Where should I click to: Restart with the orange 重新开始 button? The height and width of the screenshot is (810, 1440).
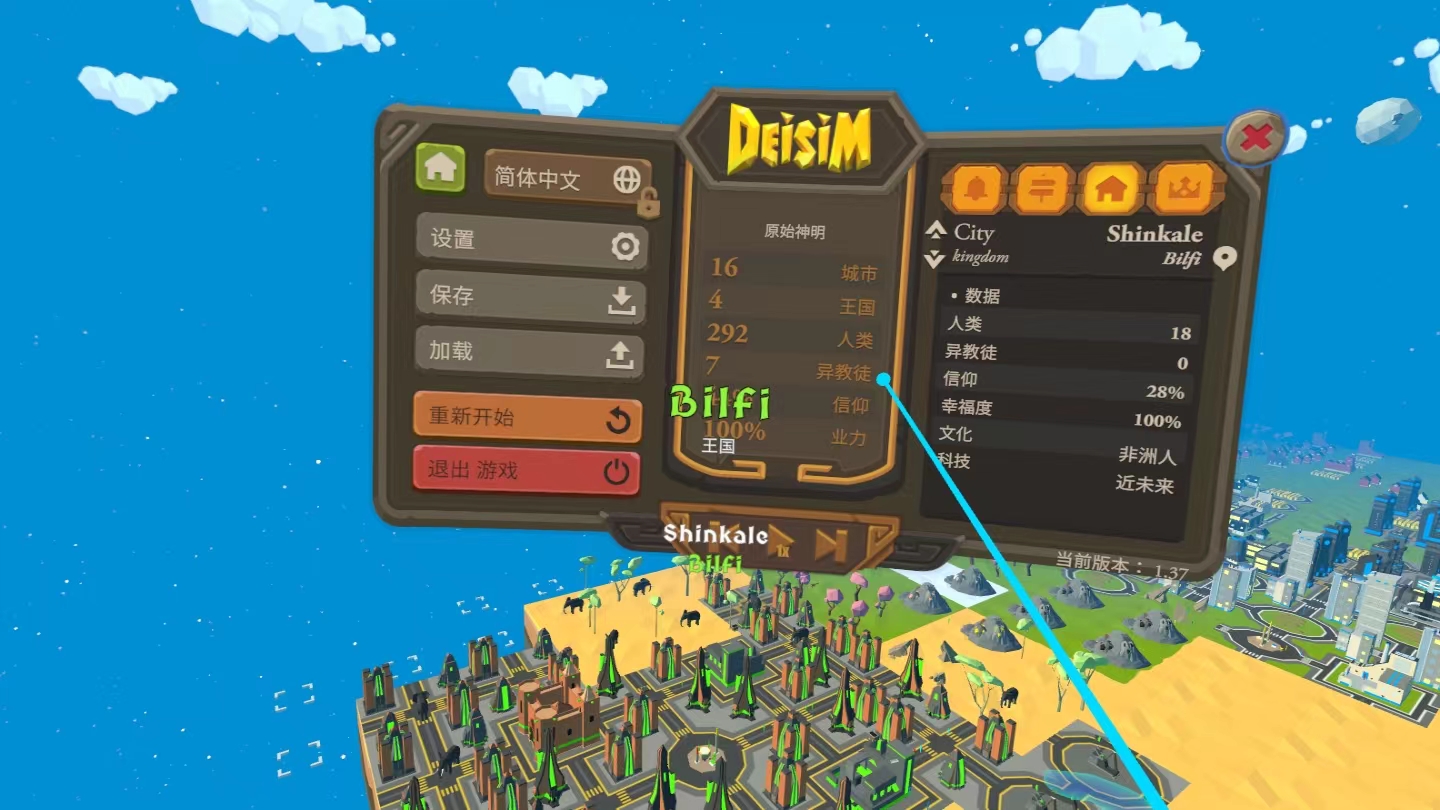click(527, 418)
